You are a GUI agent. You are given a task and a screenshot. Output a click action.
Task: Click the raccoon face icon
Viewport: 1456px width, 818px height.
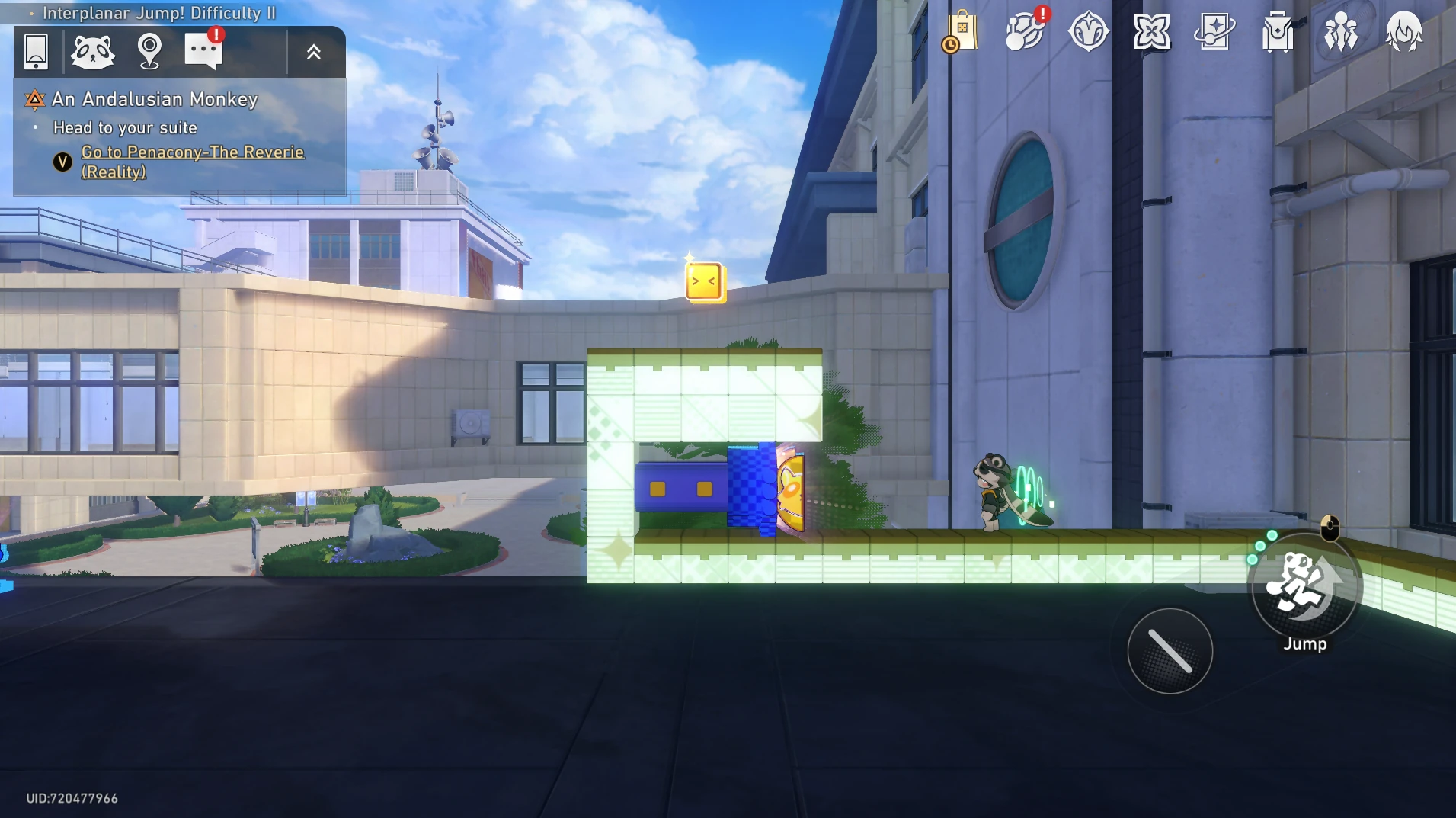(x=92, y=52)
